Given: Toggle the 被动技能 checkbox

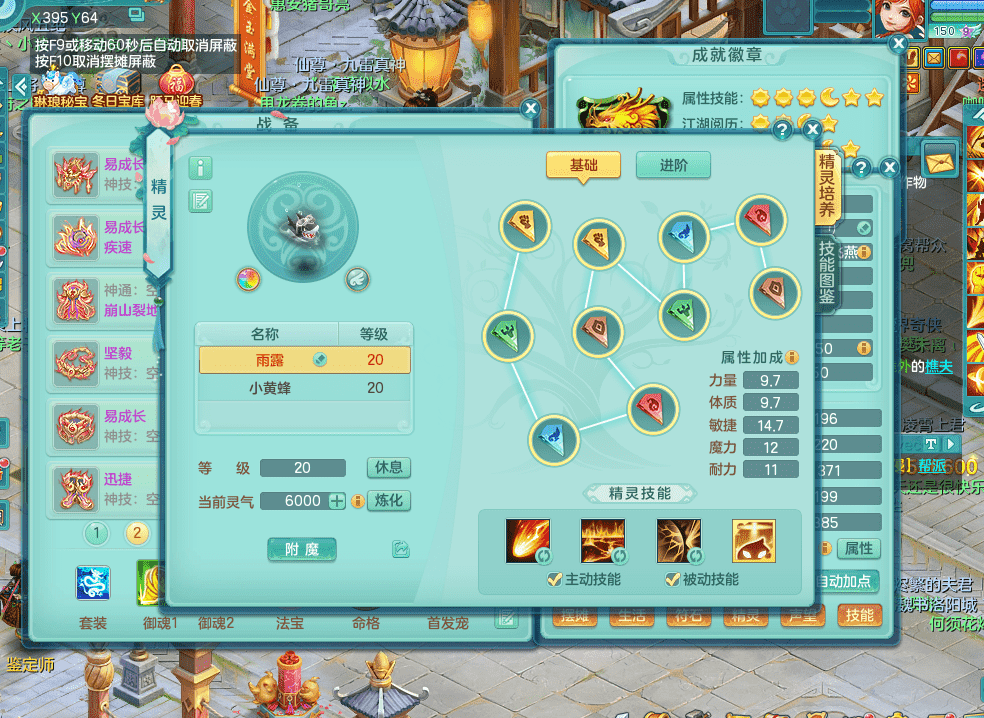Looking at the screenshot, I should point(672,580).
